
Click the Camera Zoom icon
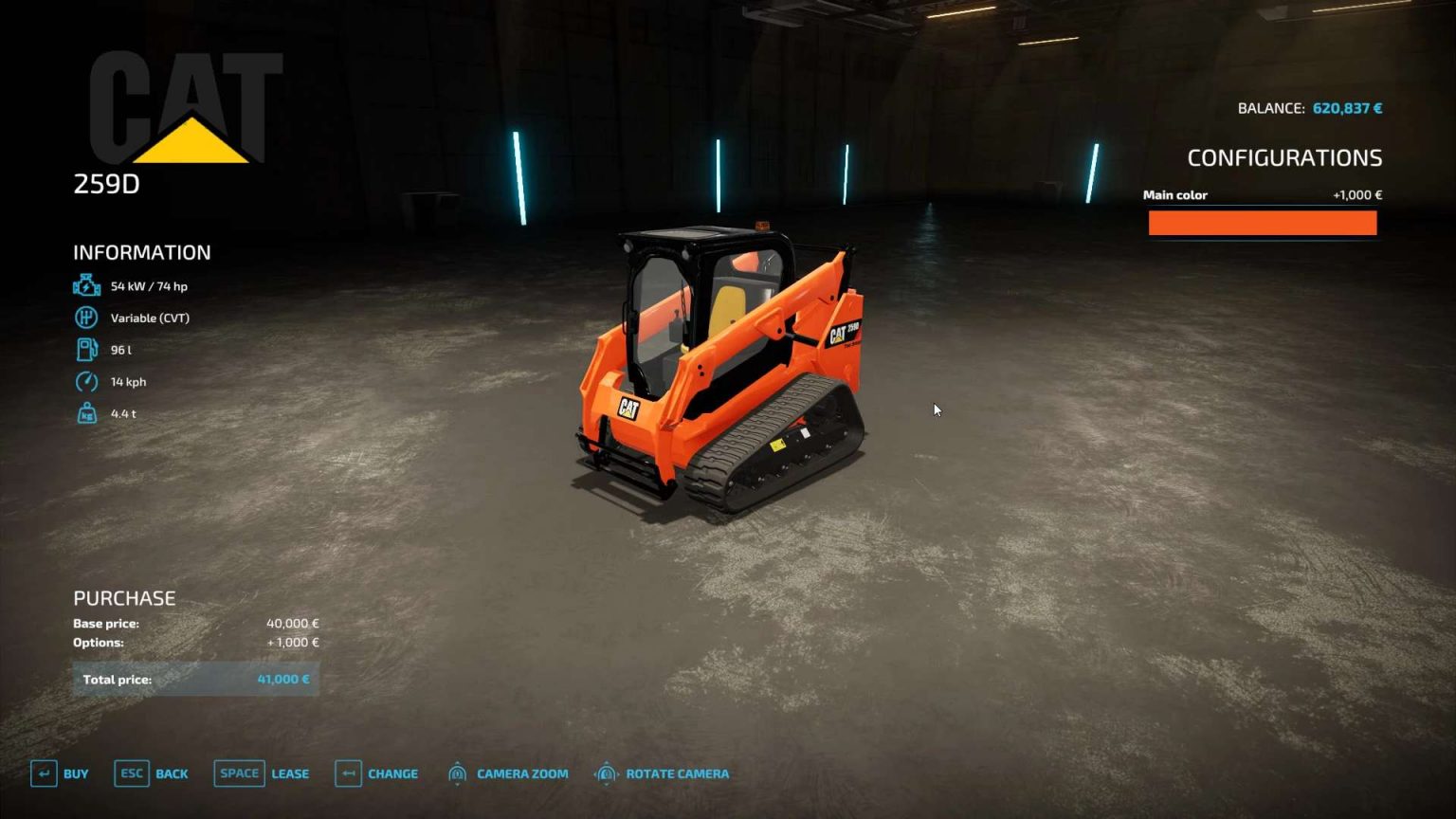tap(458, 773)
